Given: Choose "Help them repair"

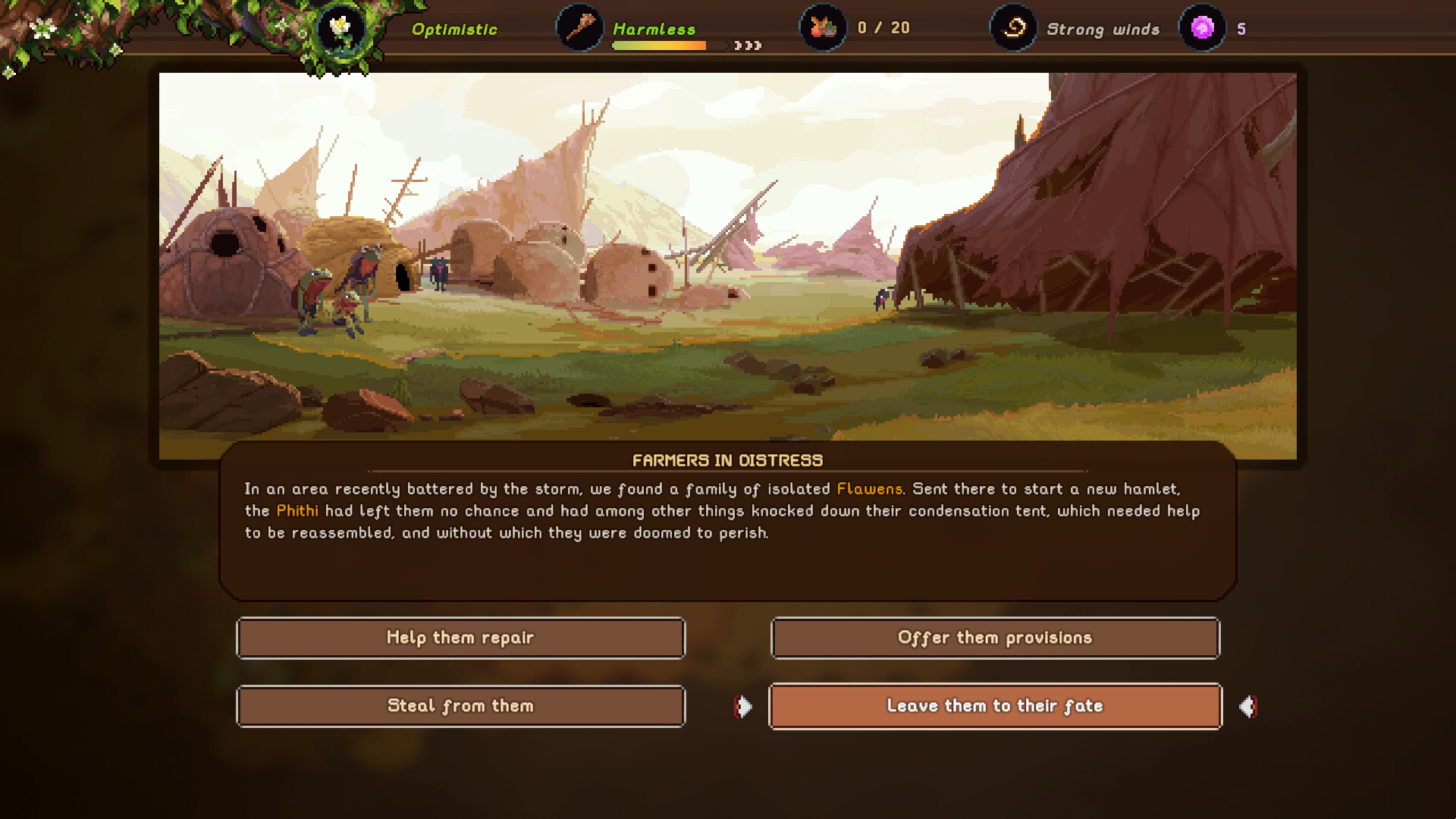Looking at the screenshot, I should tap(460, 638).
